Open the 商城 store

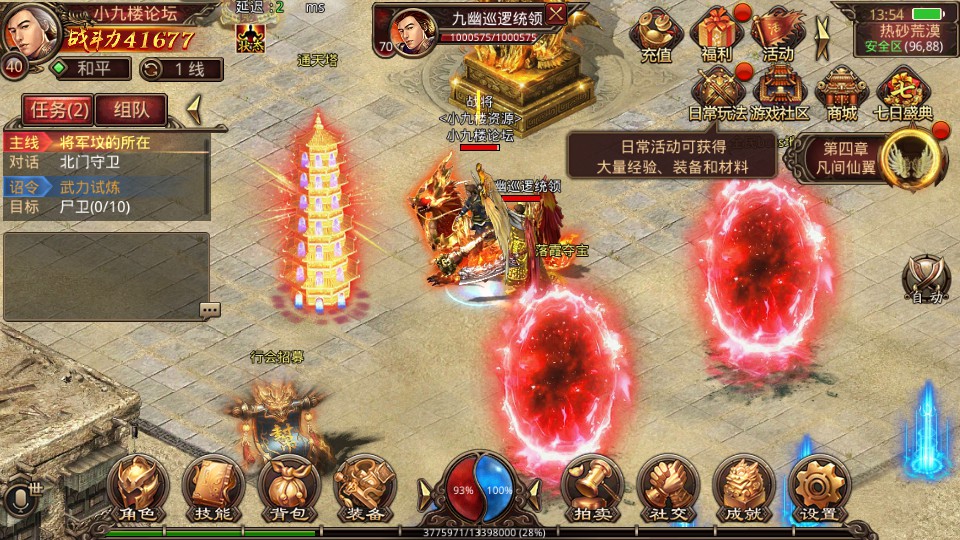point(842,93)
